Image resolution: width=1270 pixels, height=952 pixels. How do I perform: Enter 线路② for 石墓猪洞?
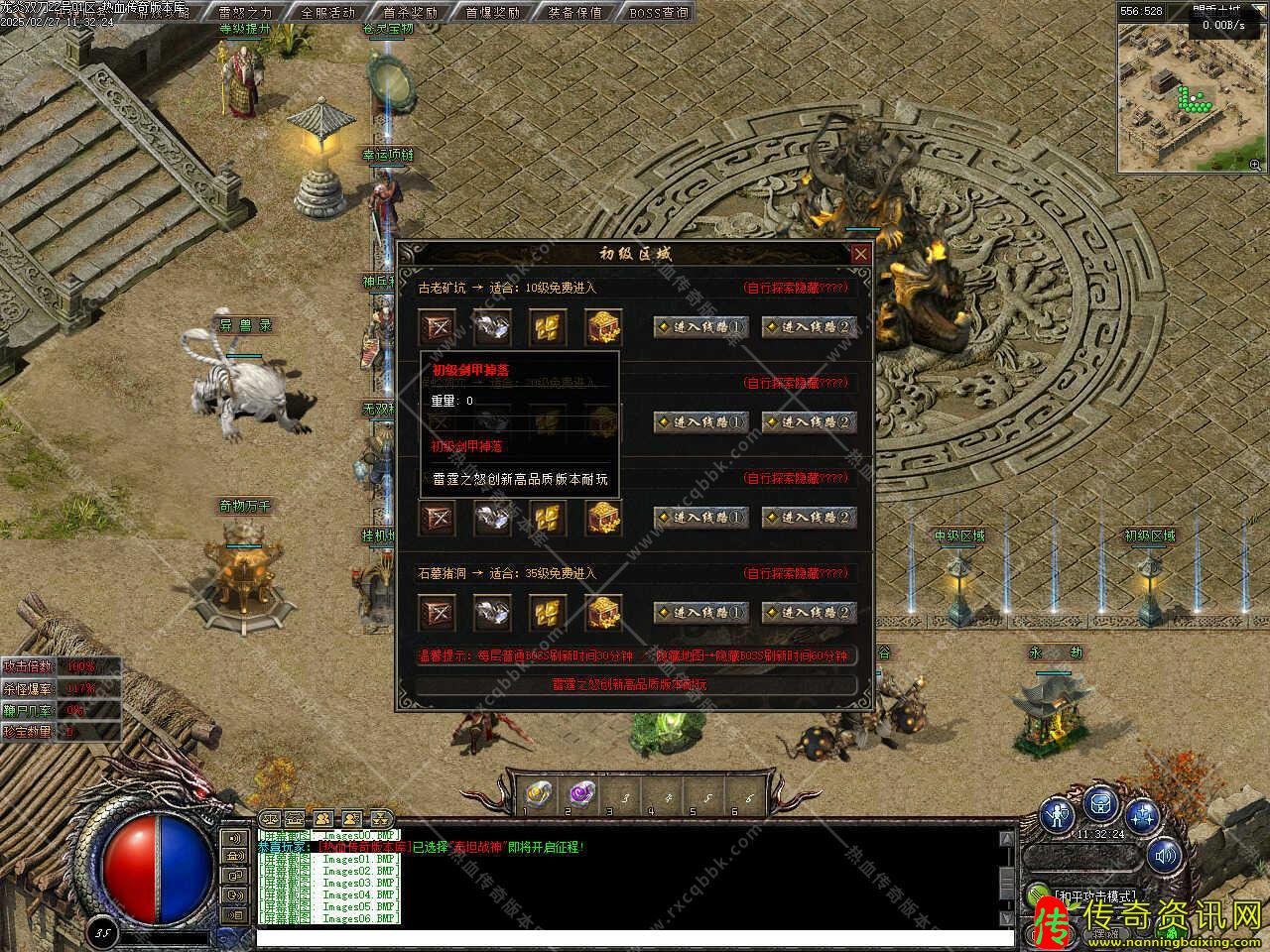pos(809,613)
